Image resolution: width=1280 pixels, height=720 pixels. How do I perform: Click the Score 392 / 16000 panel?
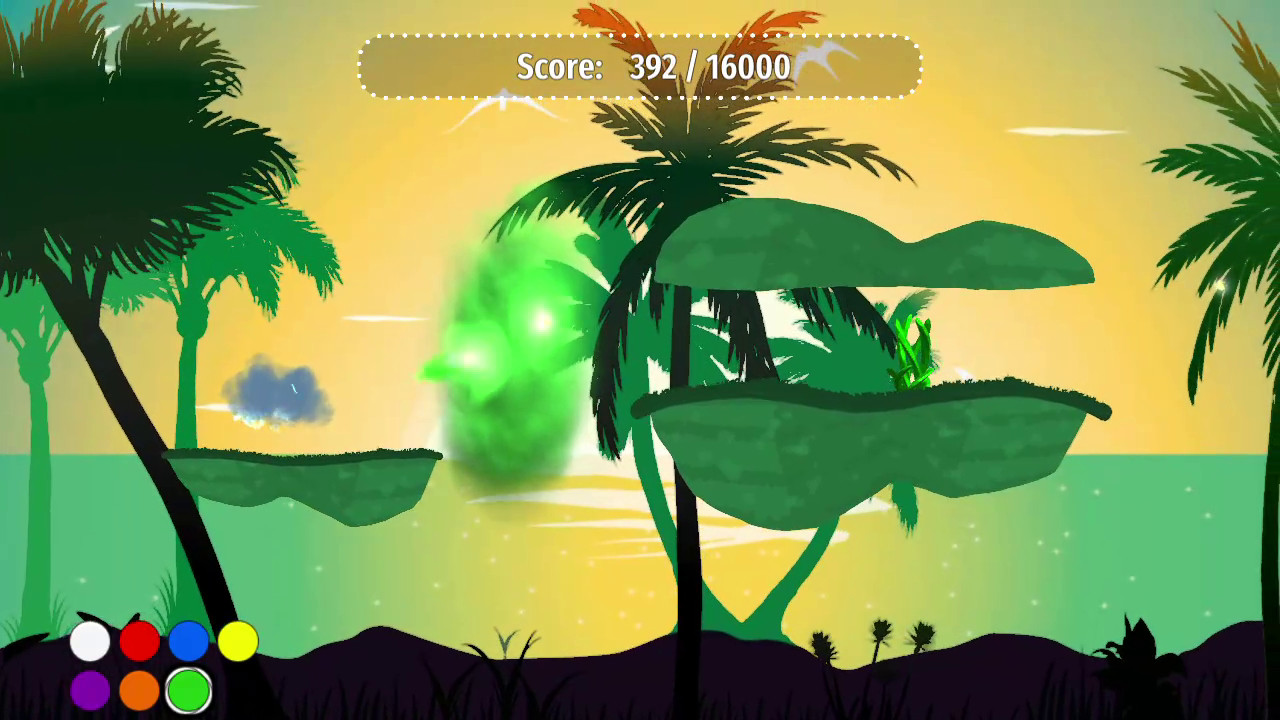641,66
